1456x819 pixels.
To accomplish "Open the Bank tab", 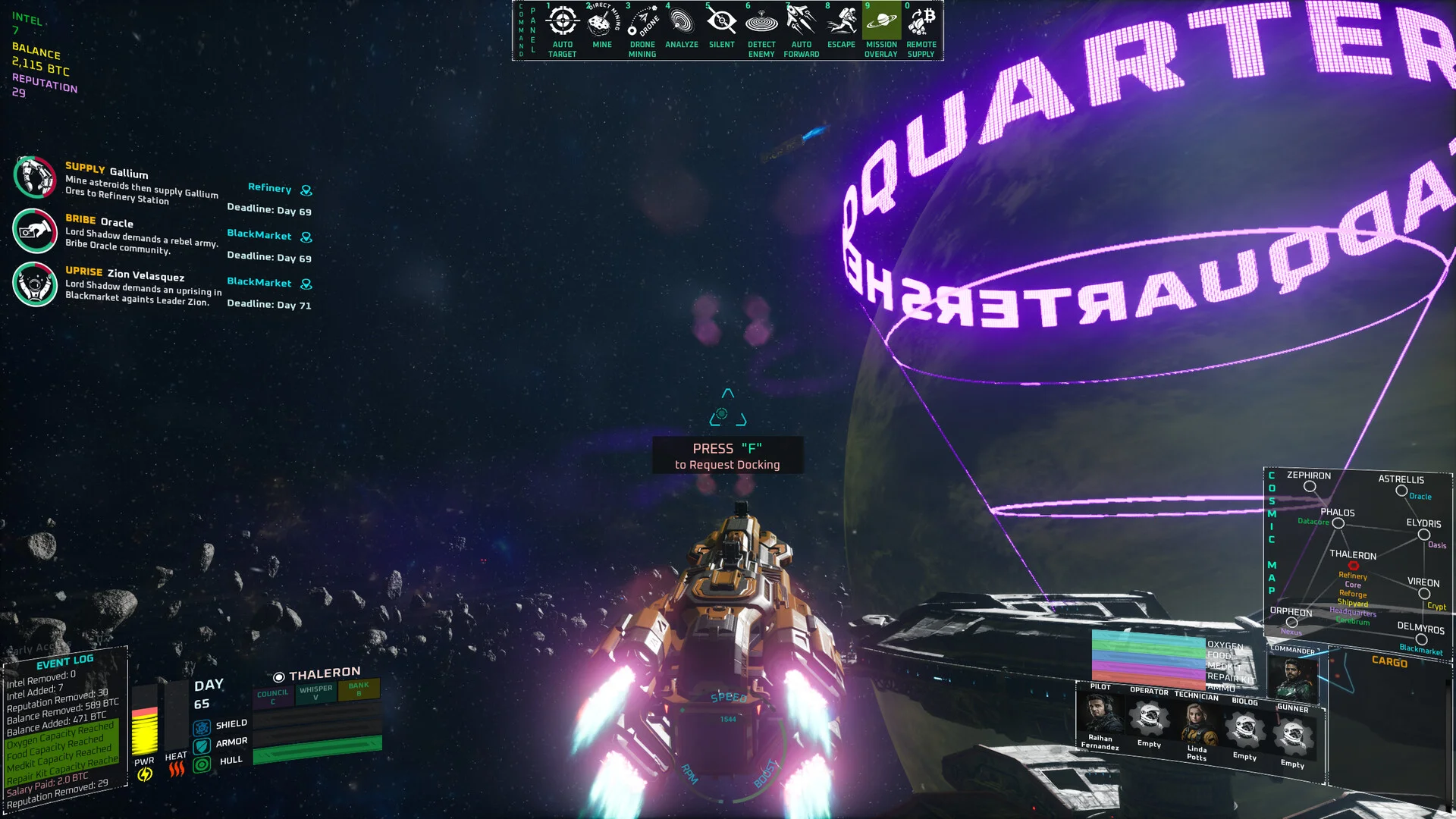I will (359, 689).
